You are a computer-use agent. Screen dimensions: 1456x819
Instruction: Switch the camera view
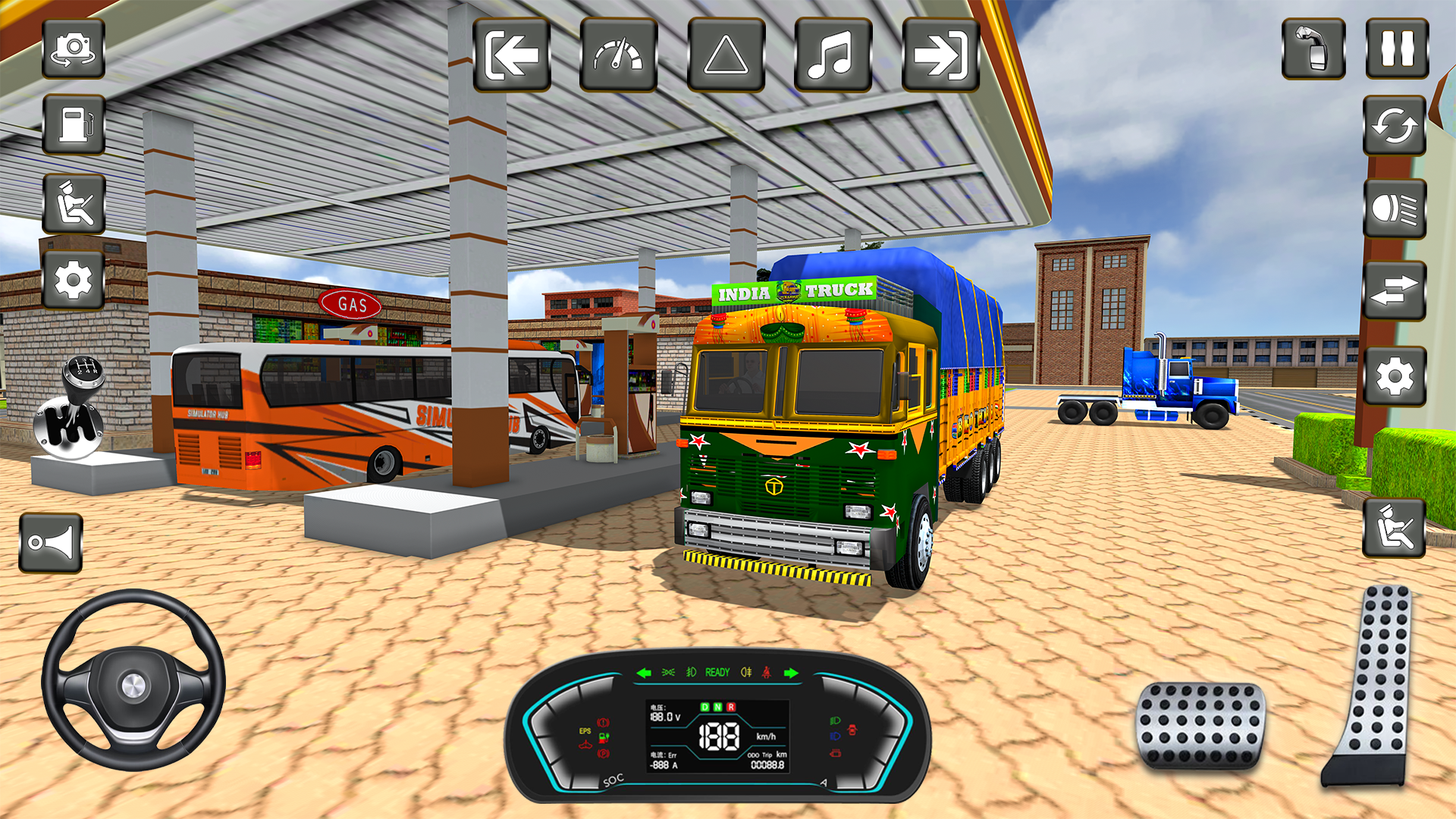point(74,50)
